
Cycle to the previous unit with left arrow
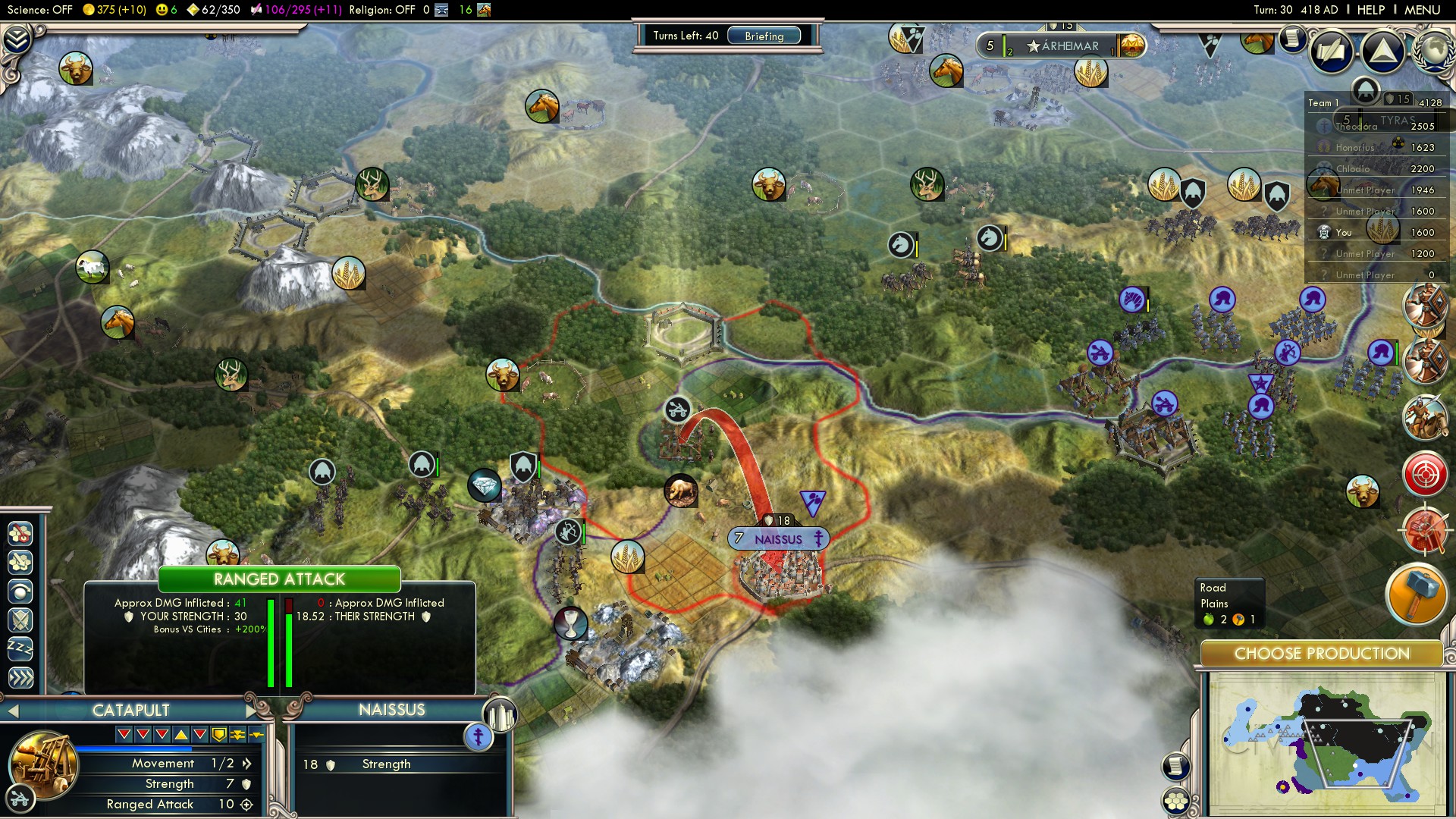tap(13, 711)
